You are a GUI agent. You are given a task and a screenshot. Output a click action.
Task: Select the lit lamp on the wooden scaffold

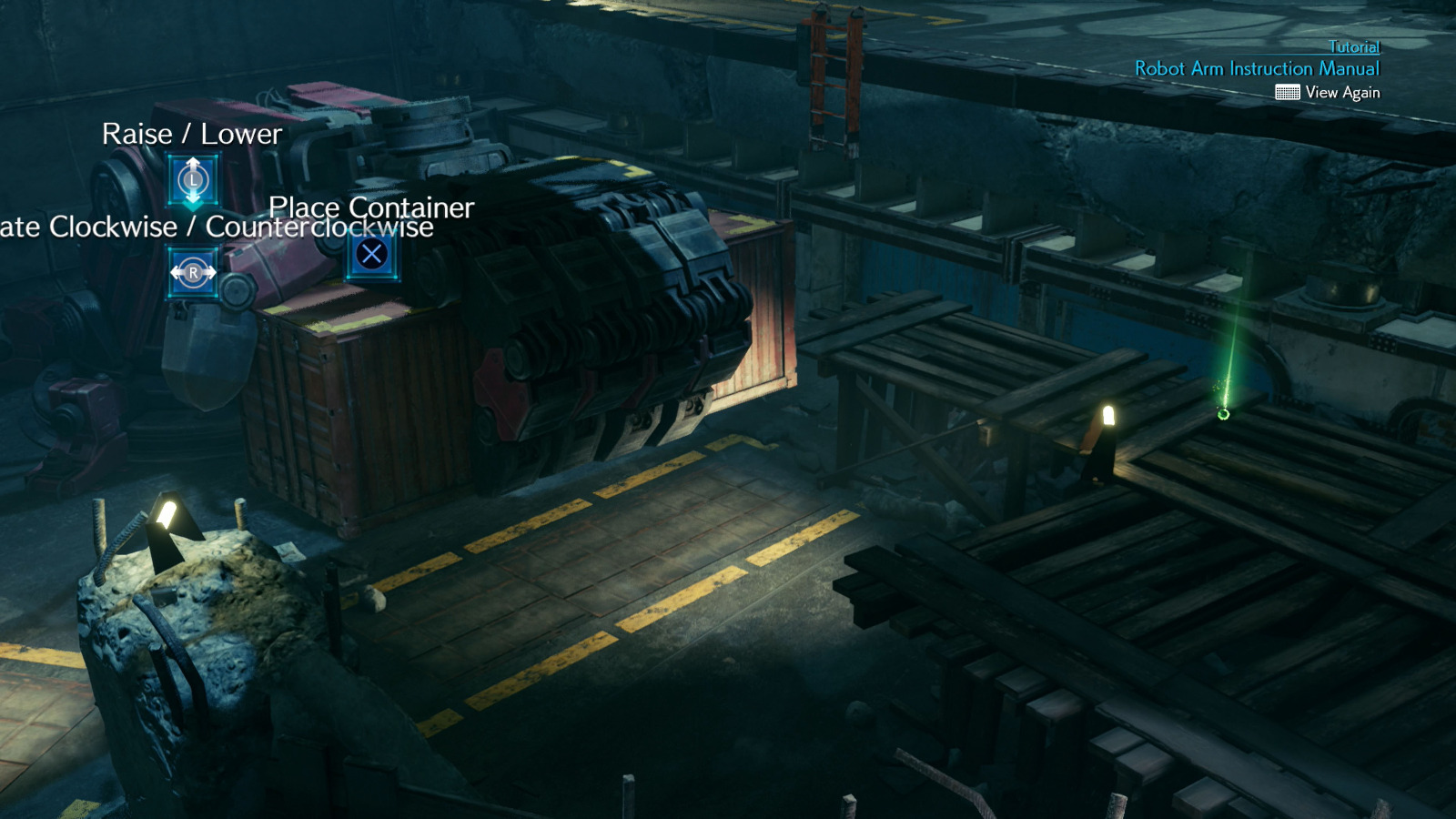click(x=1107, y=417)
